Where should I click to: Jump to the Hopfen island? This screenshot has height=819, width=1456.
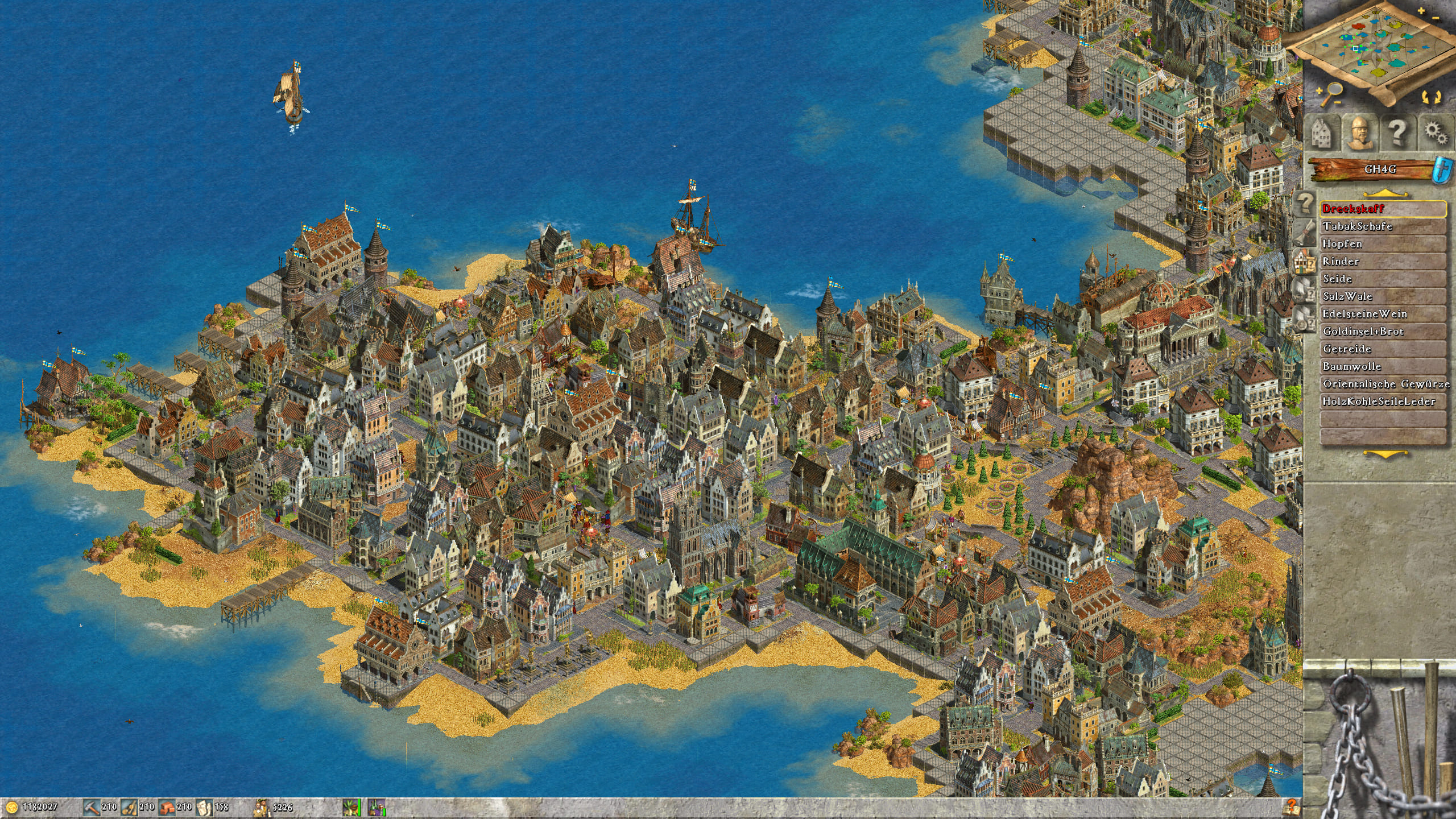(x=1381, y=244)
